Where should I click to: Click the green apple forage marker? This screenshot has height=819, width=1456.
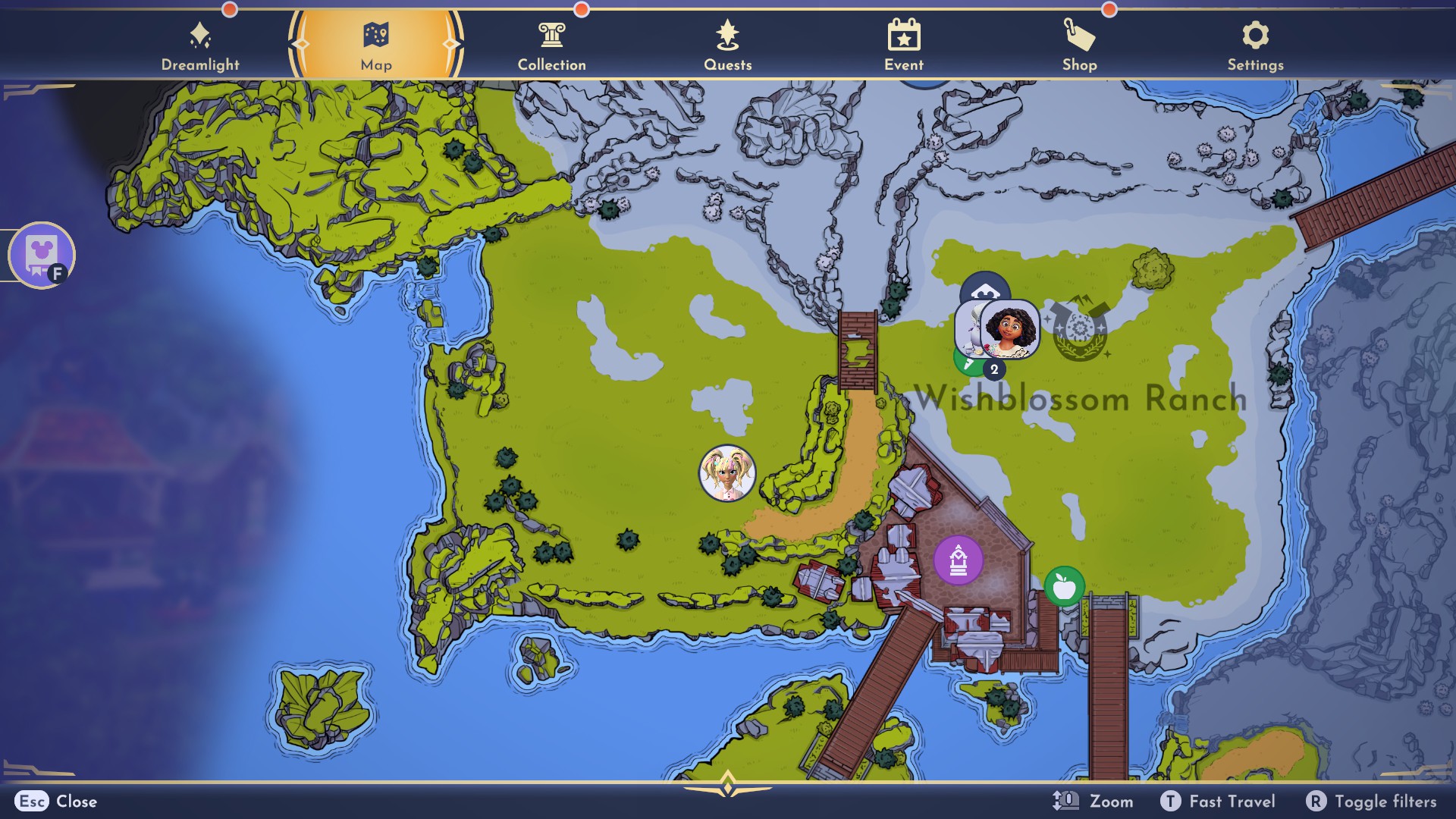point(1065,586)
